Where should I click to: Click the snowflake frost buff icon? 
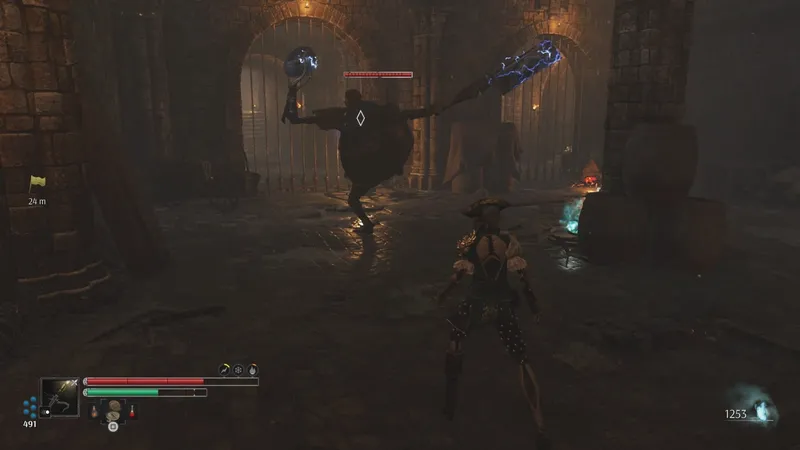(x=238, y=369)
